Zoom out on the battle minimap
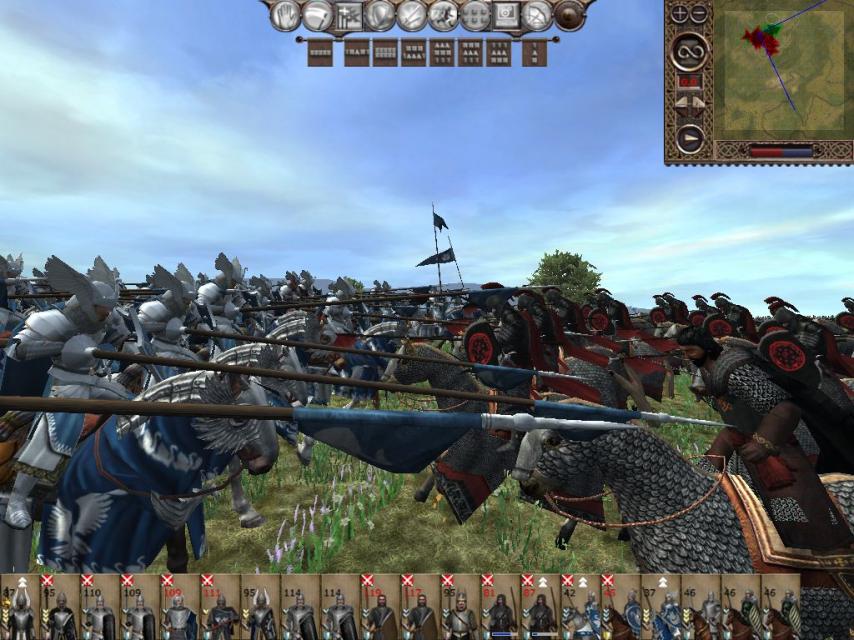The width and height of the screenshot is (854, 640). click(x=698, y=14)
